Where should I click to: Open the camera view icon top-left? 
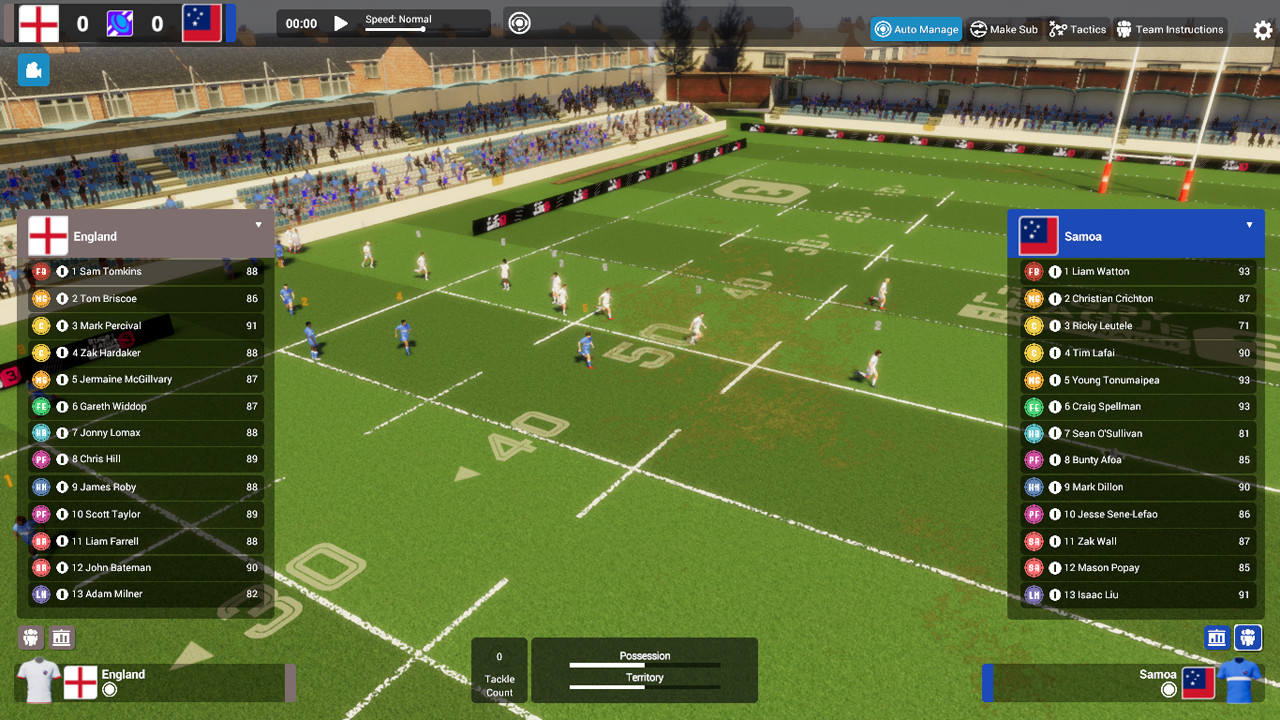pos(33,70)
